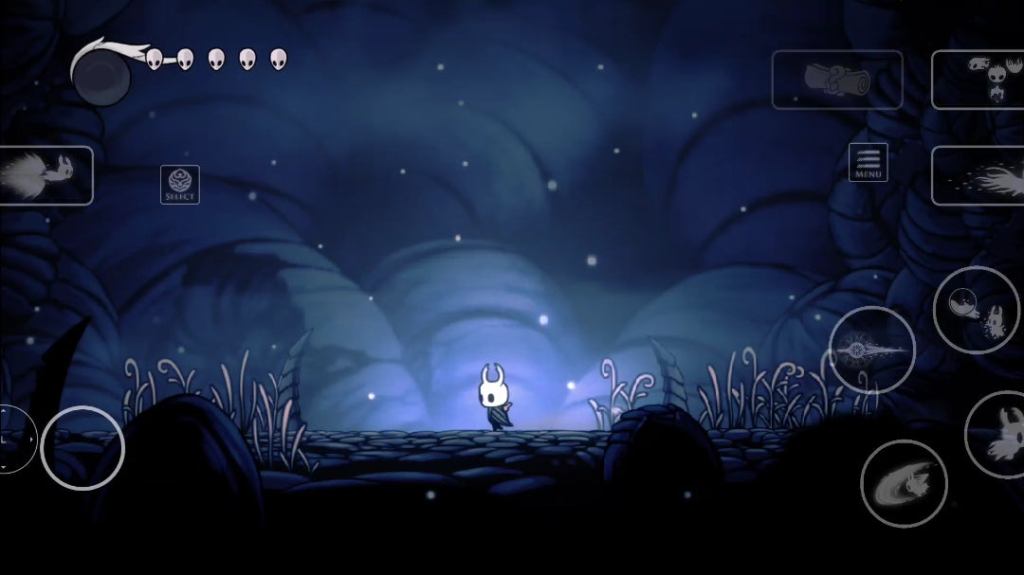This screenshot has width=1024, height=575.
Task: Use the nail slash attack button
Action: pos(871,349)
